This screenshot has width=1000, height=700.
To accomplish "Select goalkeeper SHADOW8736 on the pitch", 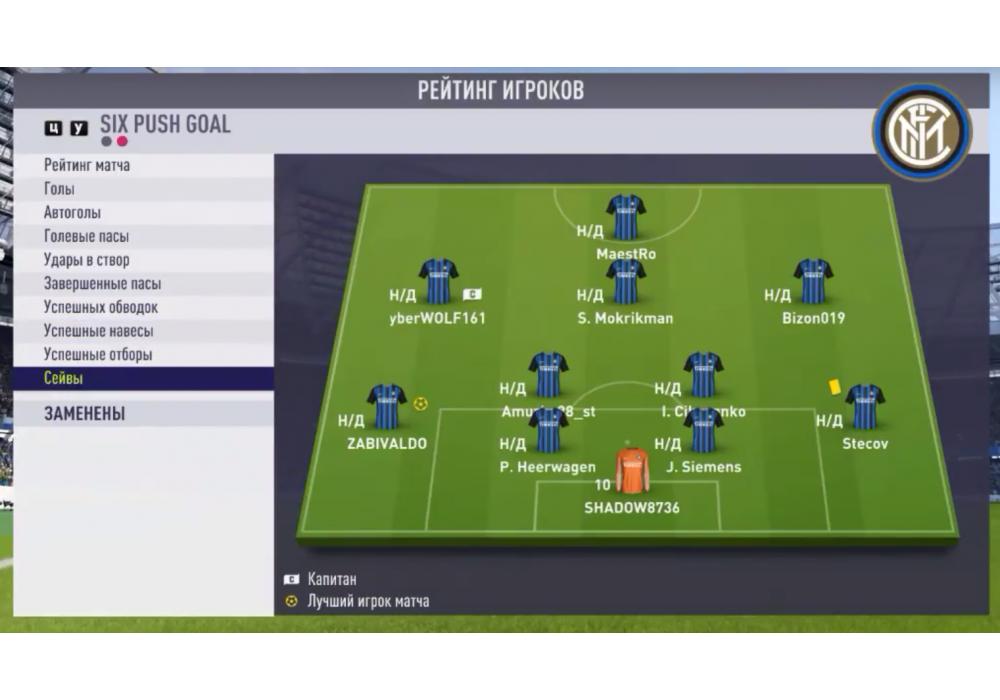I will [632, 471].
